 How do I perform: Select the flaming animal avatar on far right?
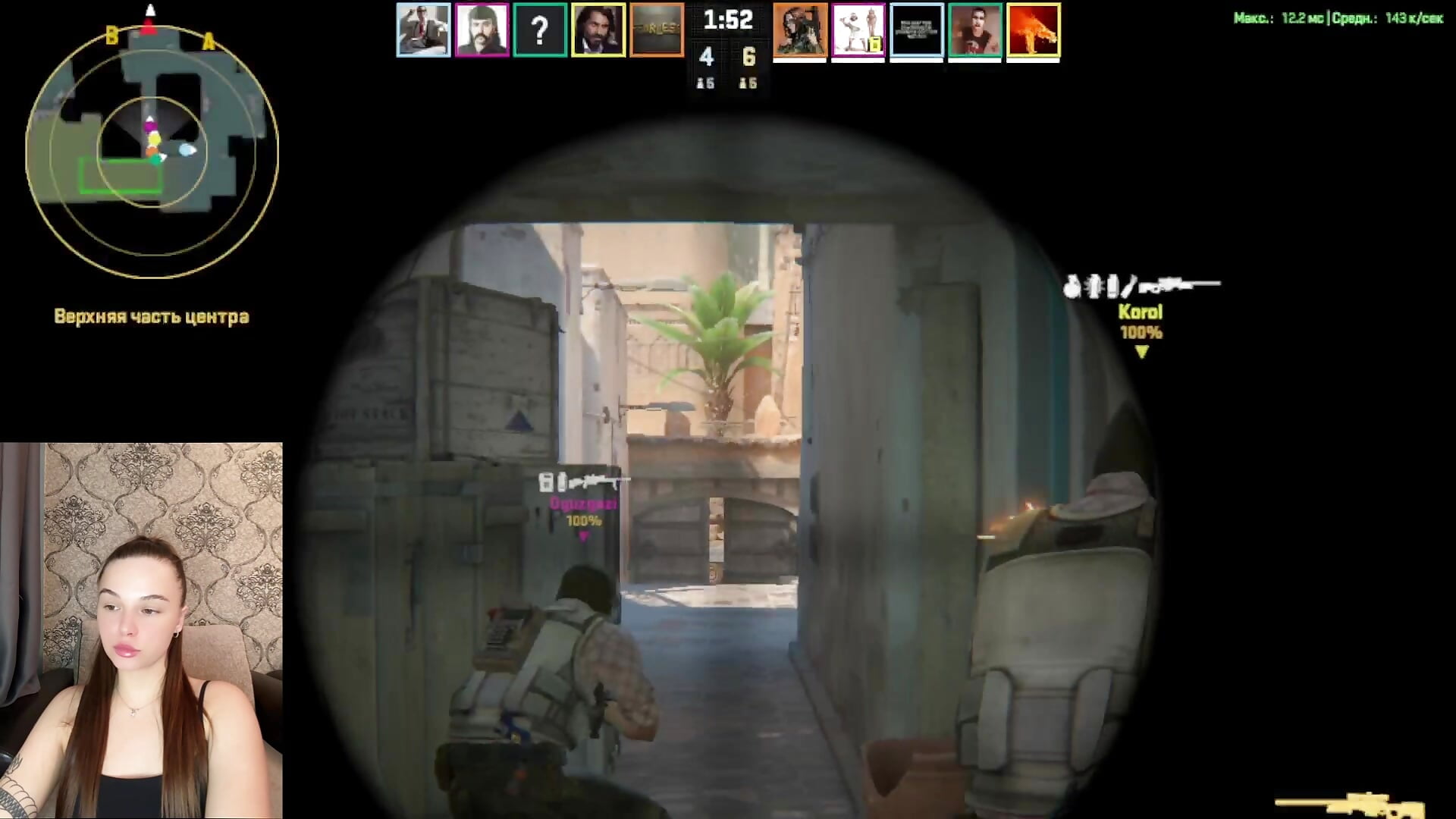tap(1033, 30)
